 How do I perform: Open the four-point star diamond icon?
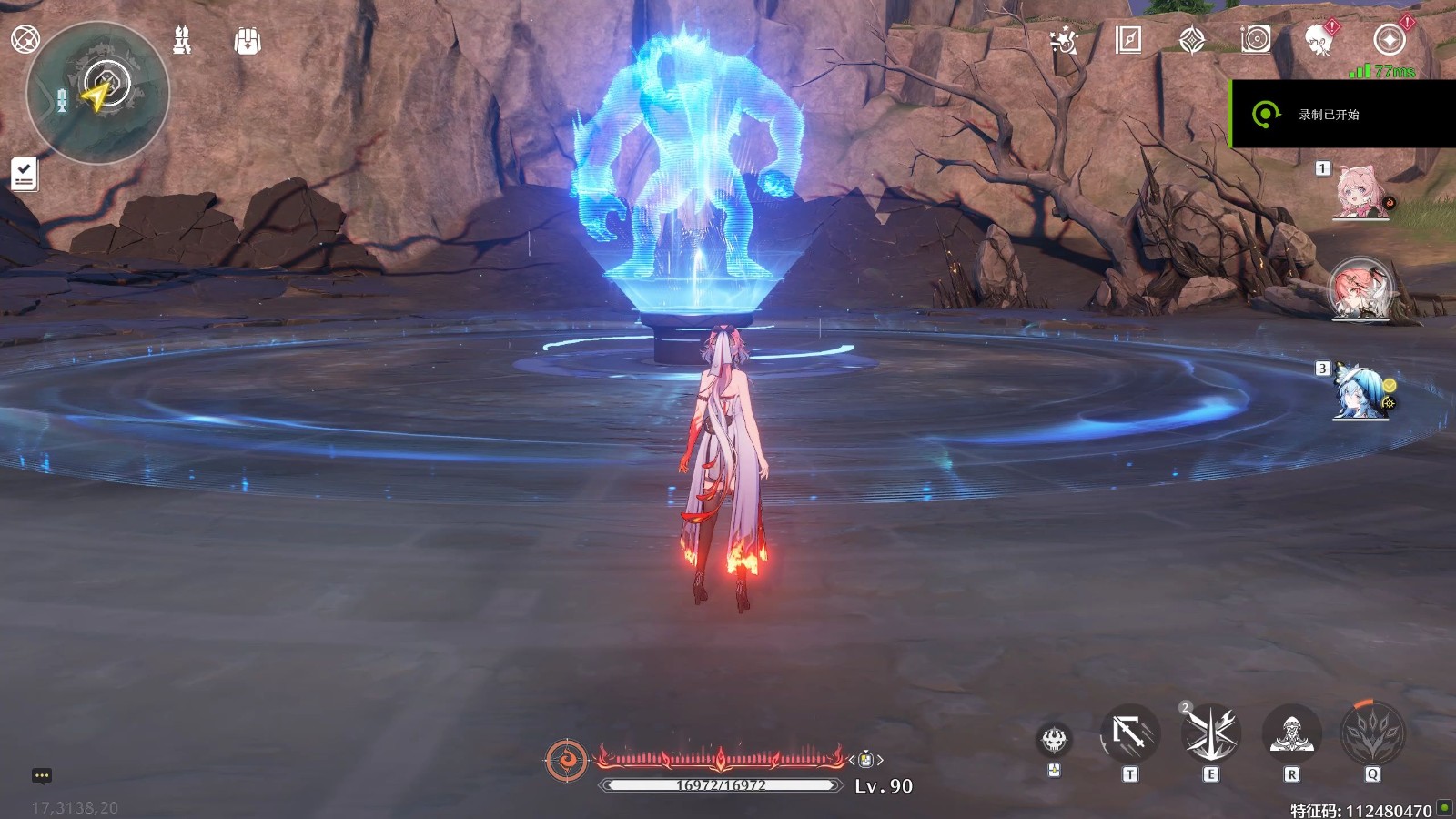[1192, 40]
